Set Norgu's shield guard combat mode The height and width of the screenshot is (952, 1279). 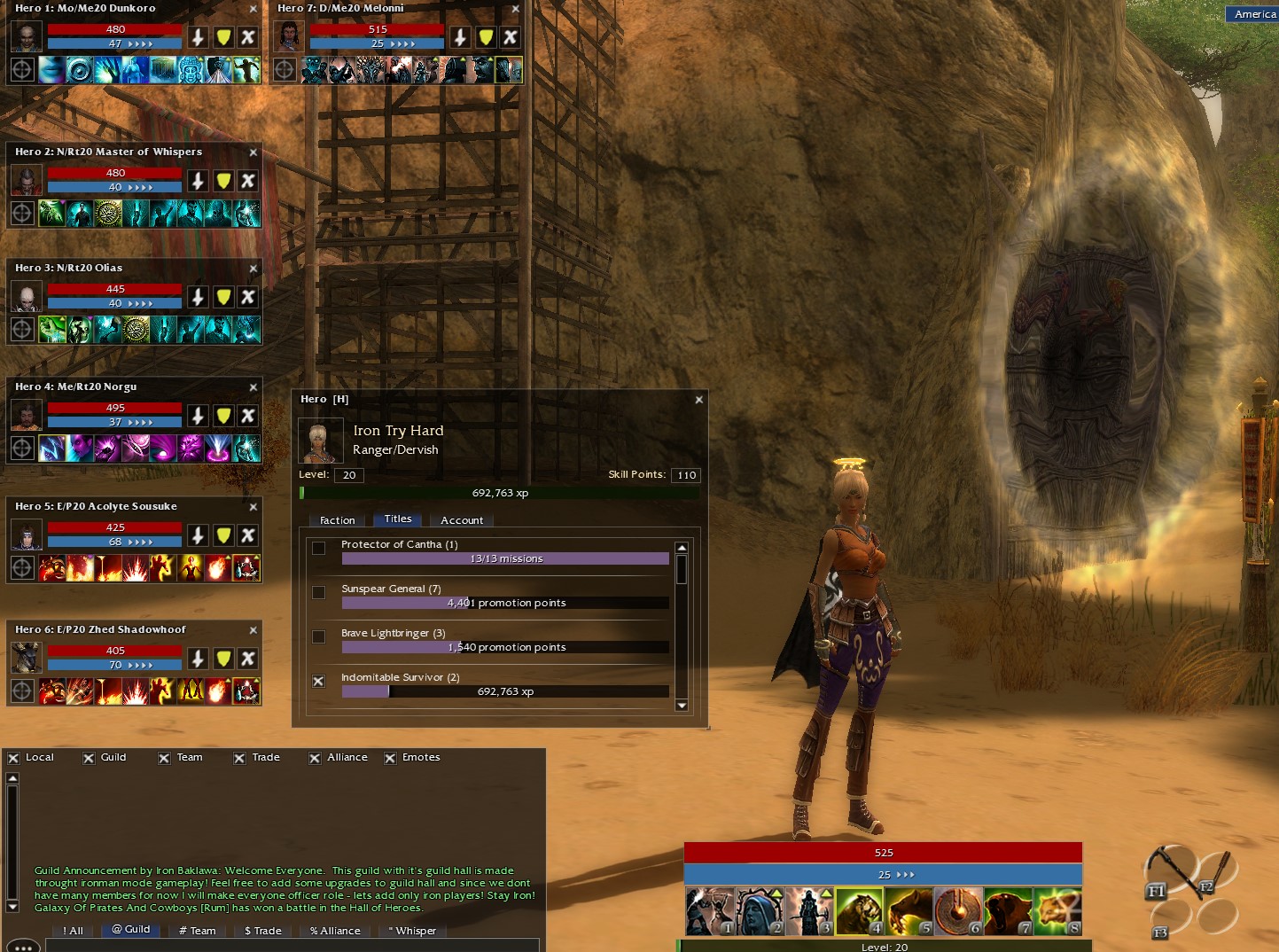point(223,416)
